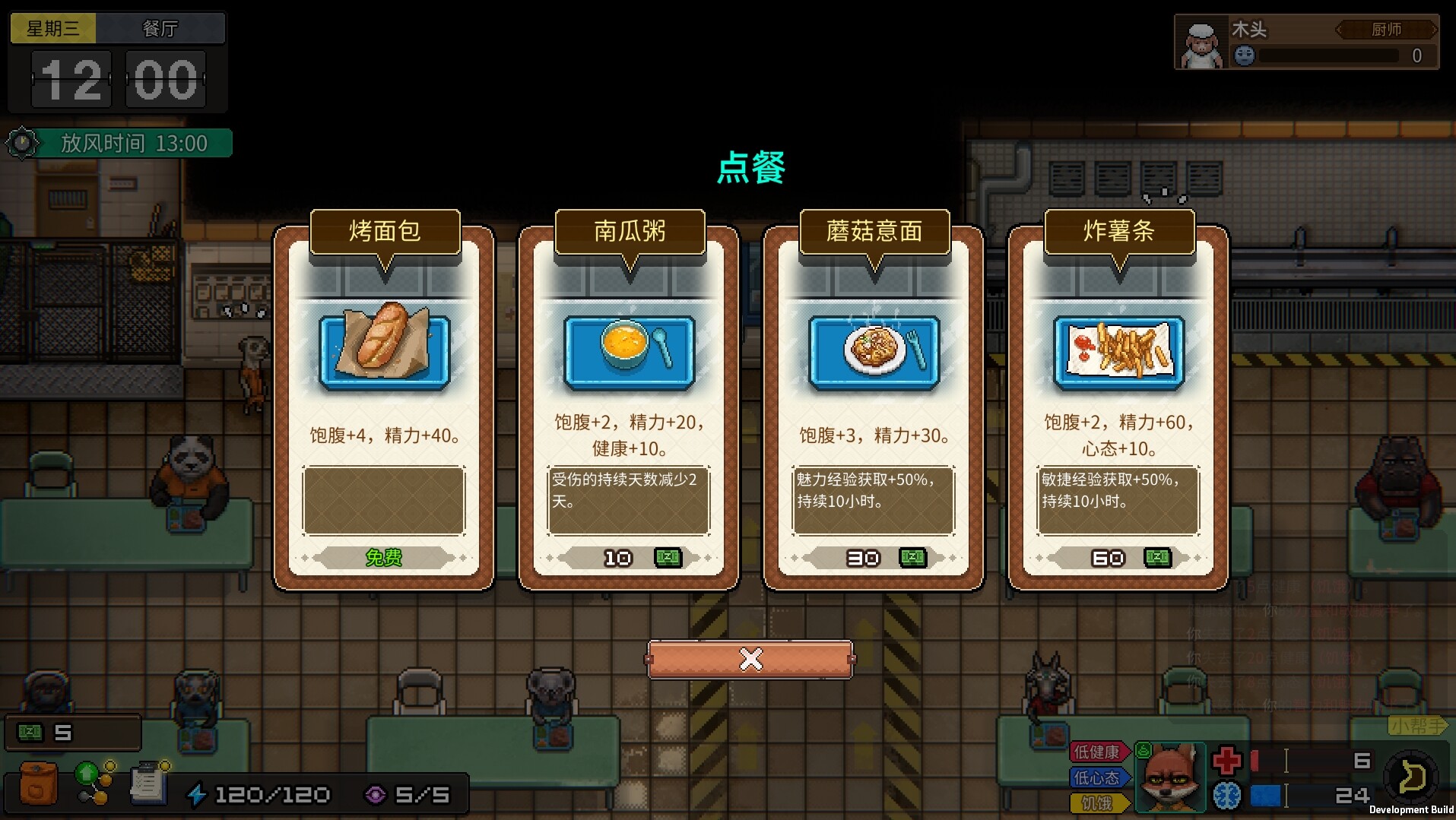This screenshot has width=1456, height=820.
Task: Select the fox character portrait
Action: (1171, 777)
